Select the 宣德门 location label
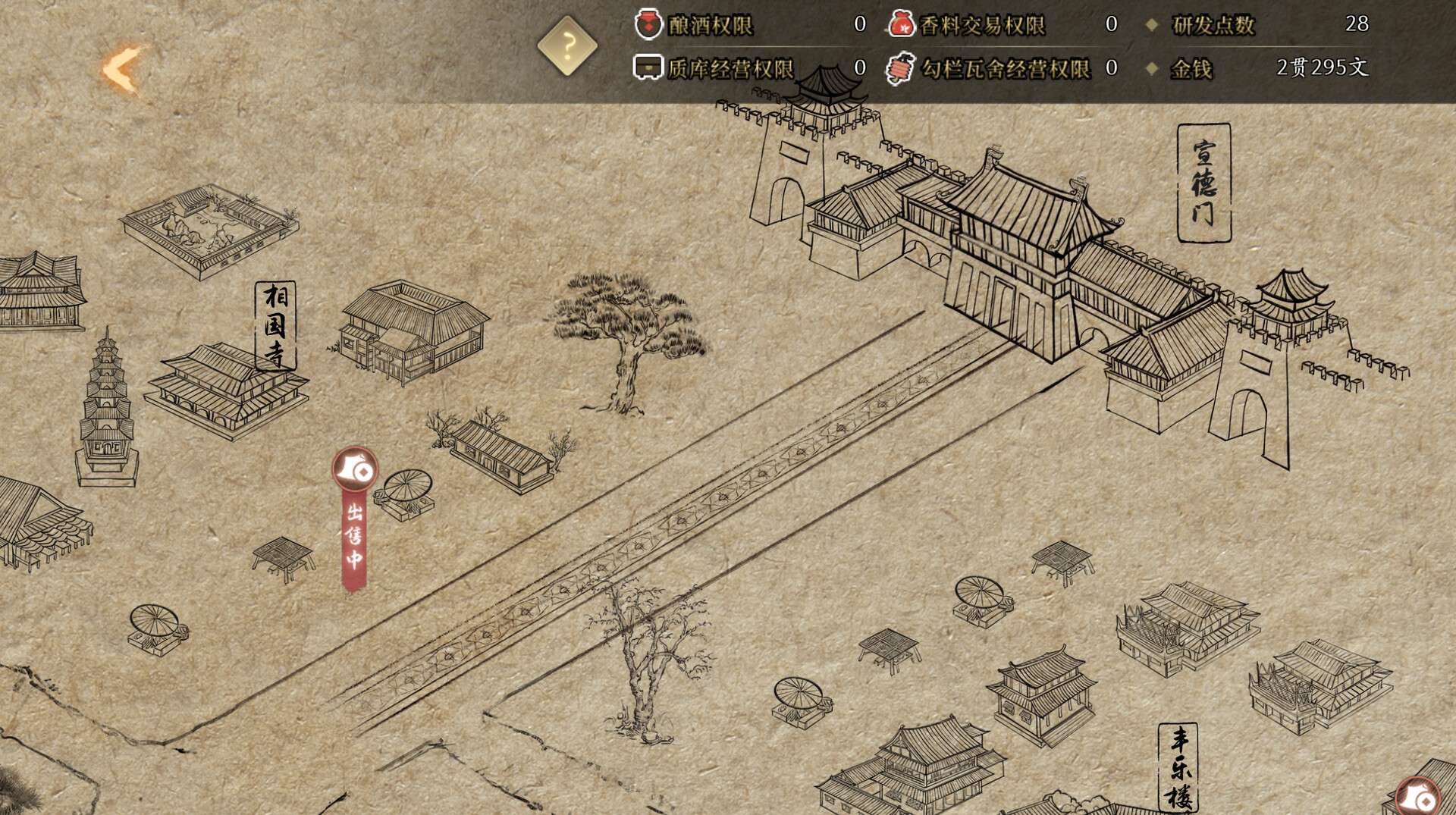1456x815 pixels. 1203,183
